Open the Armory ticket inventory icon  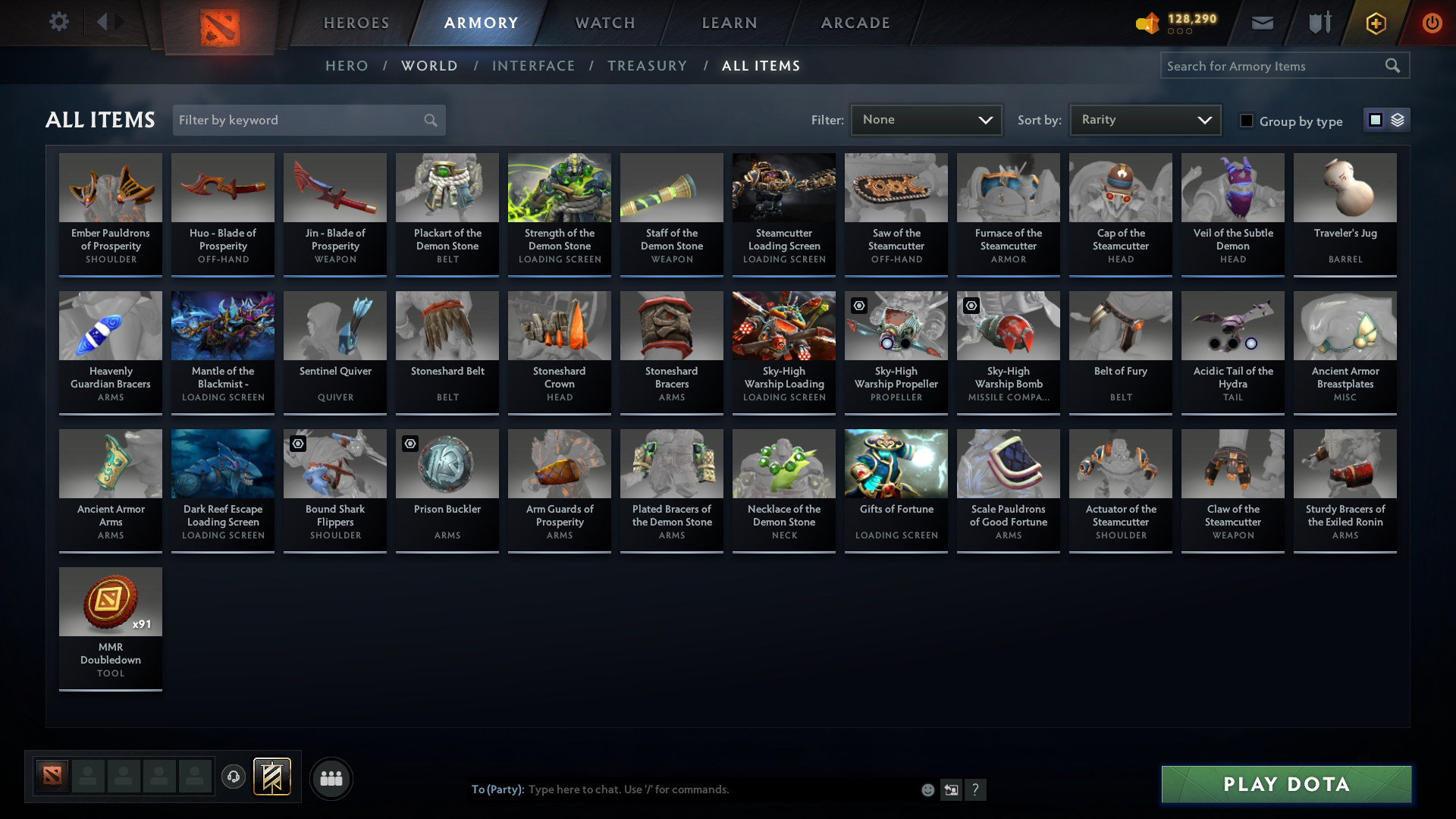1318,22
